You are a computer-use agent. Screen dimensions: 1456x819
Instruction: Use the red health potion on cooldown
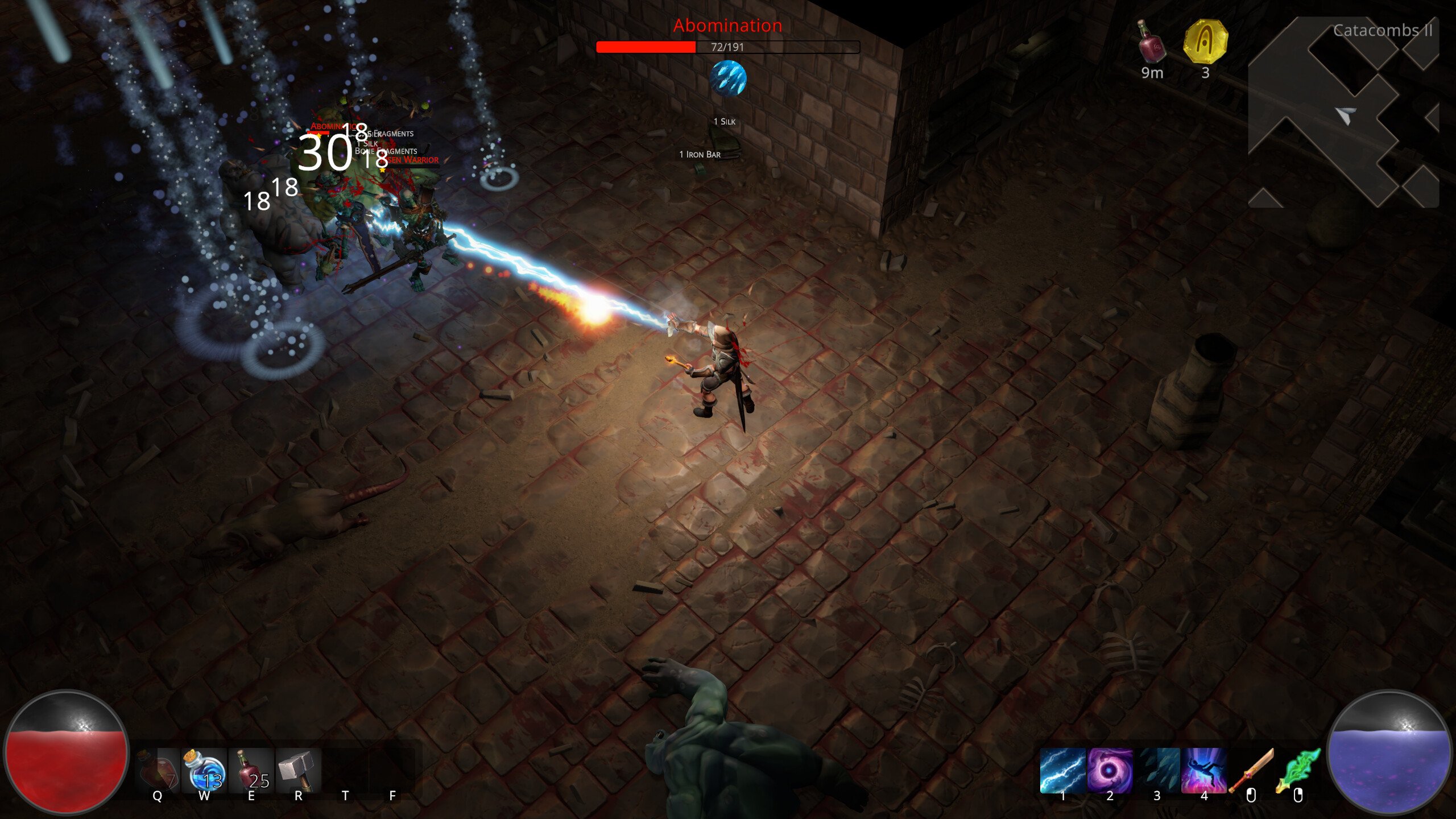[x=158, y=771]
